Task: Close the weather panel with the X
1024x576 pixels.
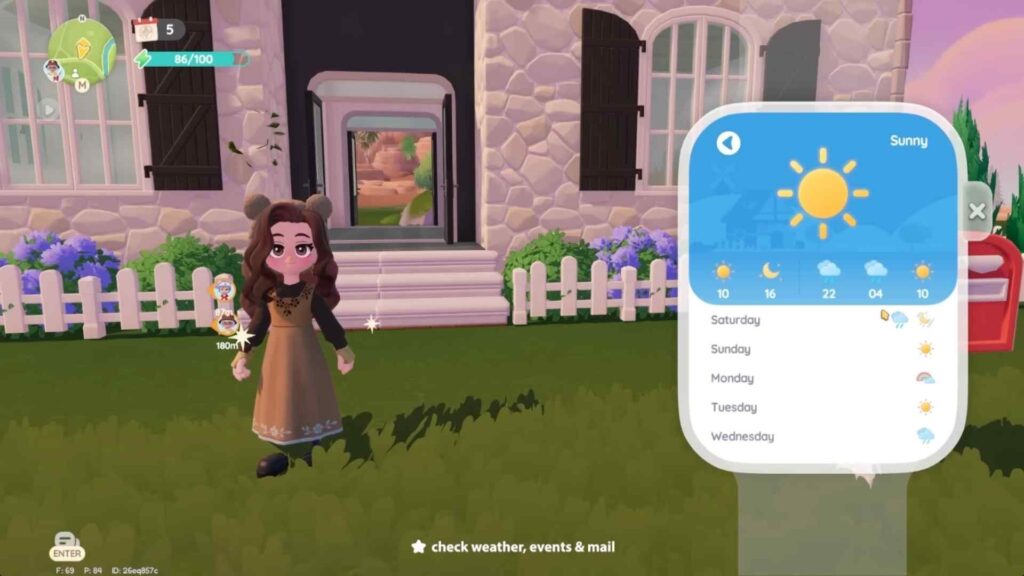Action: click(x=977, y=211)
